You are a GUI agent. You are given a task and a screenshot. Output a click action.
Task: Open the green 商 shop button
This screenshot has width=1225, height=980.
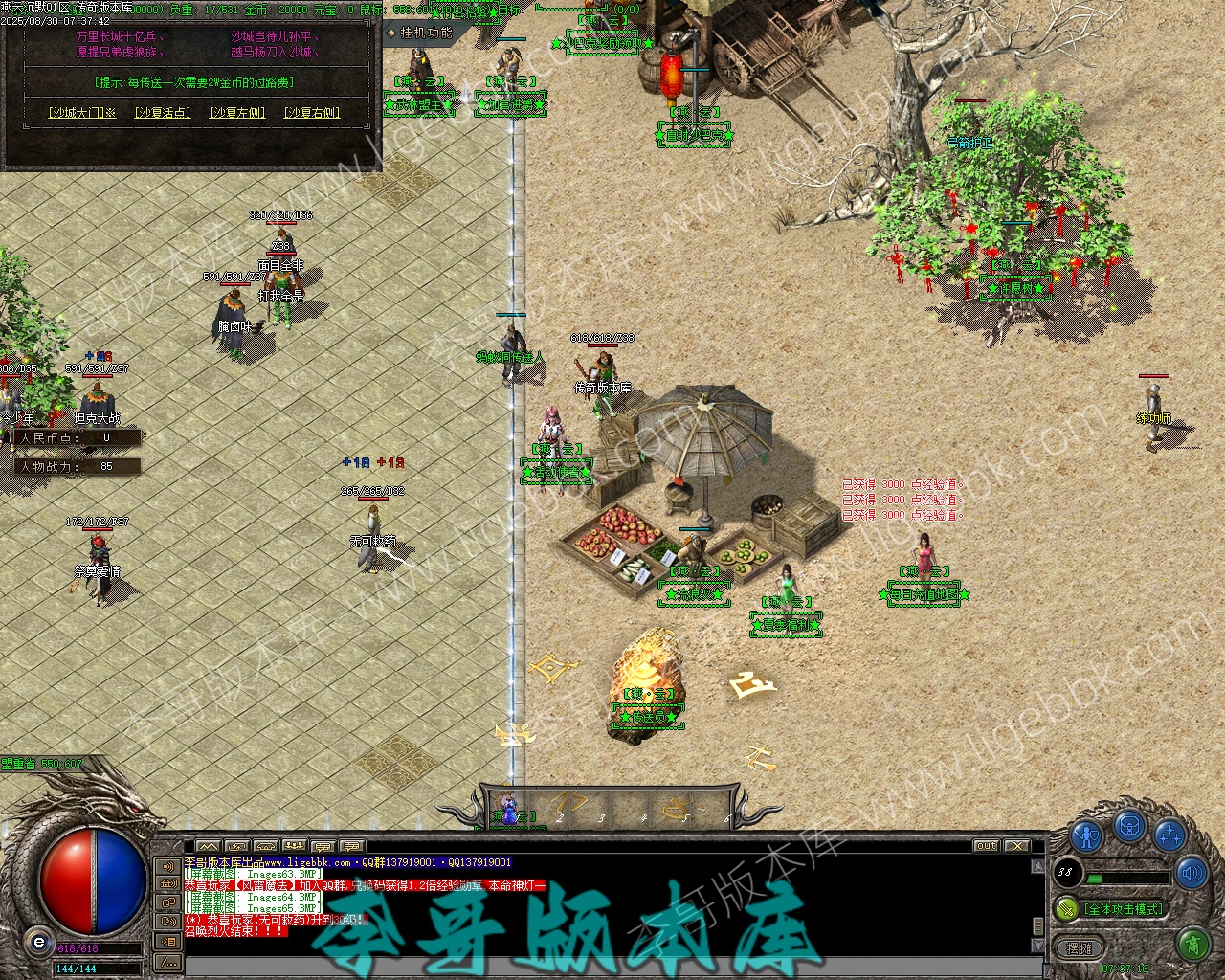coord(1192,946)
